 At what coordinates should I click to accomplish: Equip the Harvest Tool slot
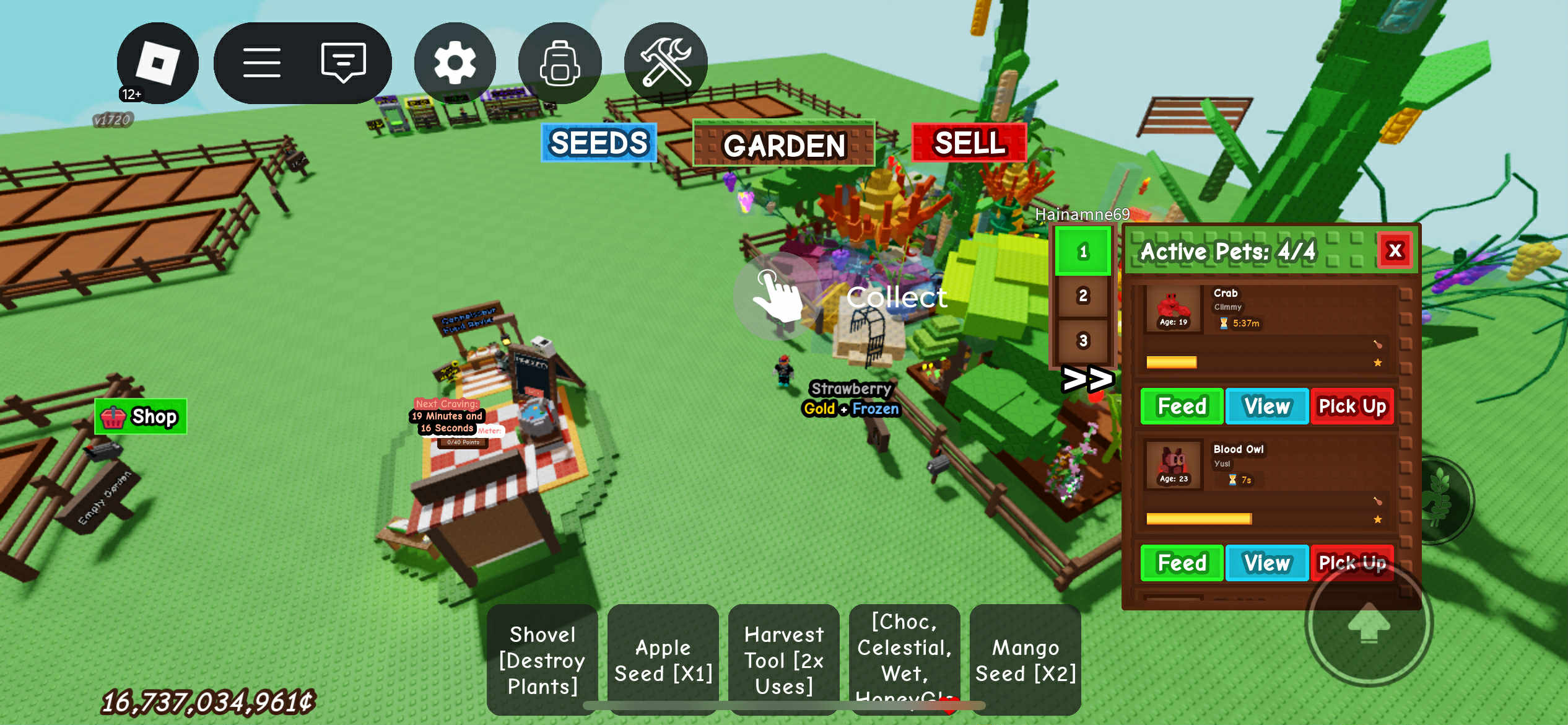[783, 659]
